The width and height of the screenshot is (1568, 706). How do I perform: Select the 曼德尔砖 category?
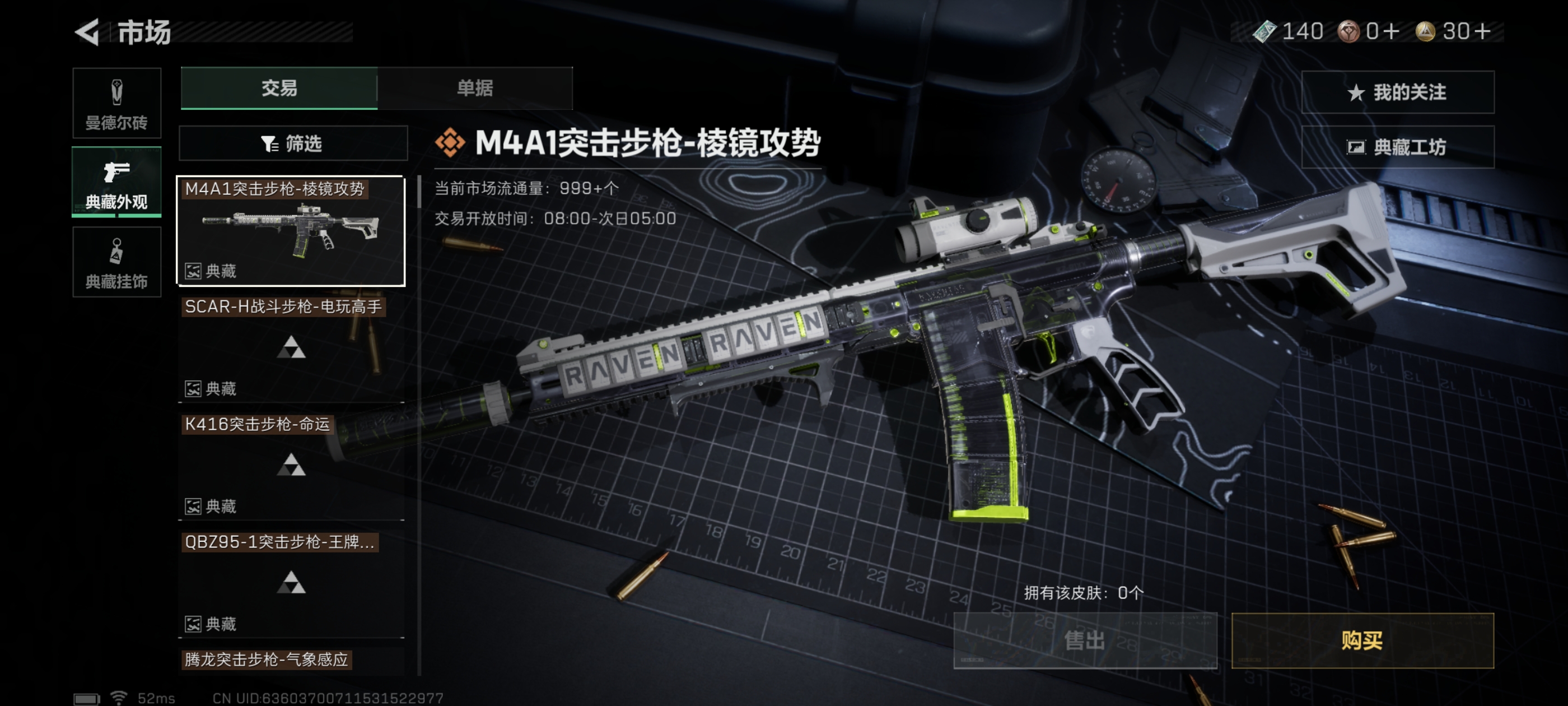[116, 103]
